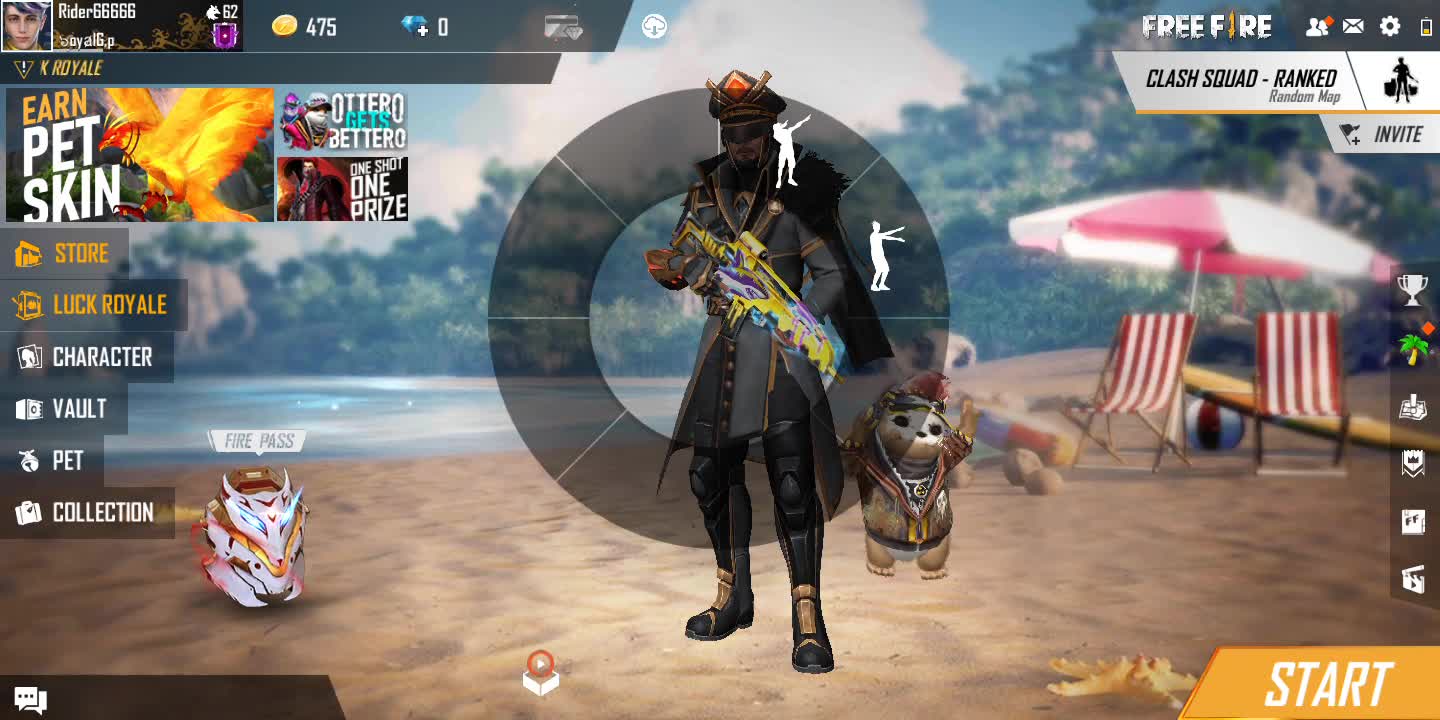Invite a friend with the Invite button
This screenshot has width=1440, height=720.
pyautogui.click(x=1385, y=134)
